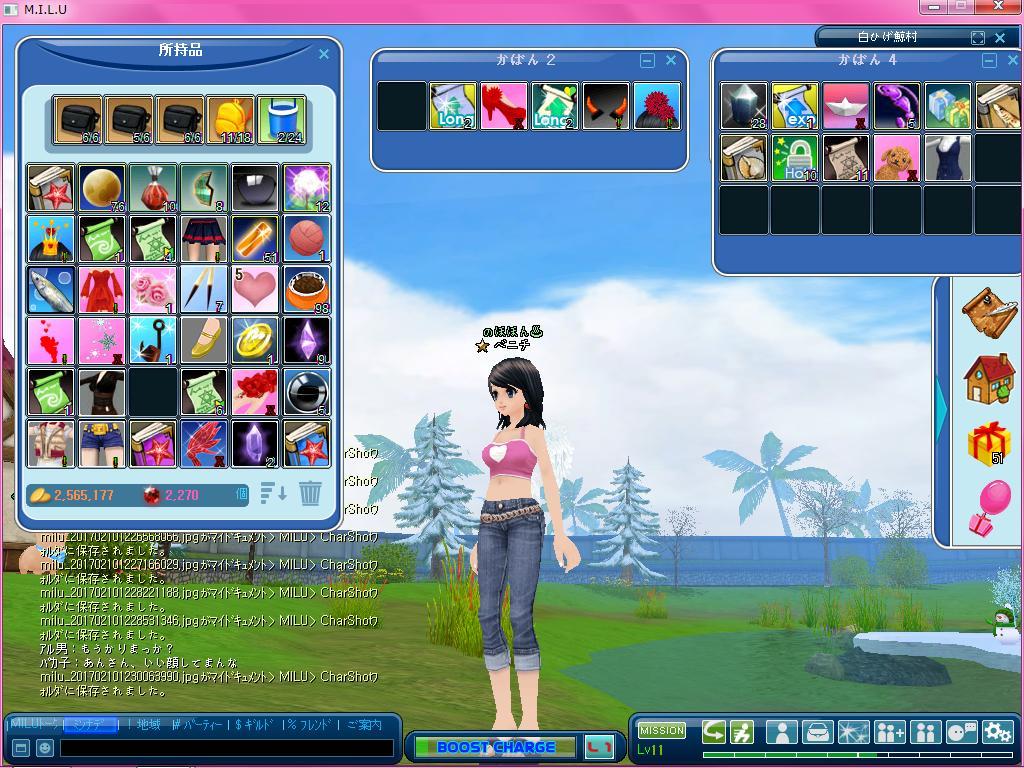Select the red high heel item
The height and width of the screenshot is (768, 1024).
coord(504,106)
